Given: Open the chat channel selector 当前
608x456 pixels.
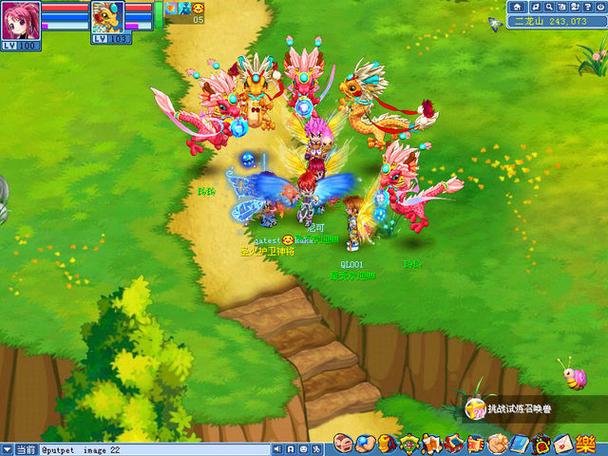Looking at the screenshot, I should pos(20,450).
